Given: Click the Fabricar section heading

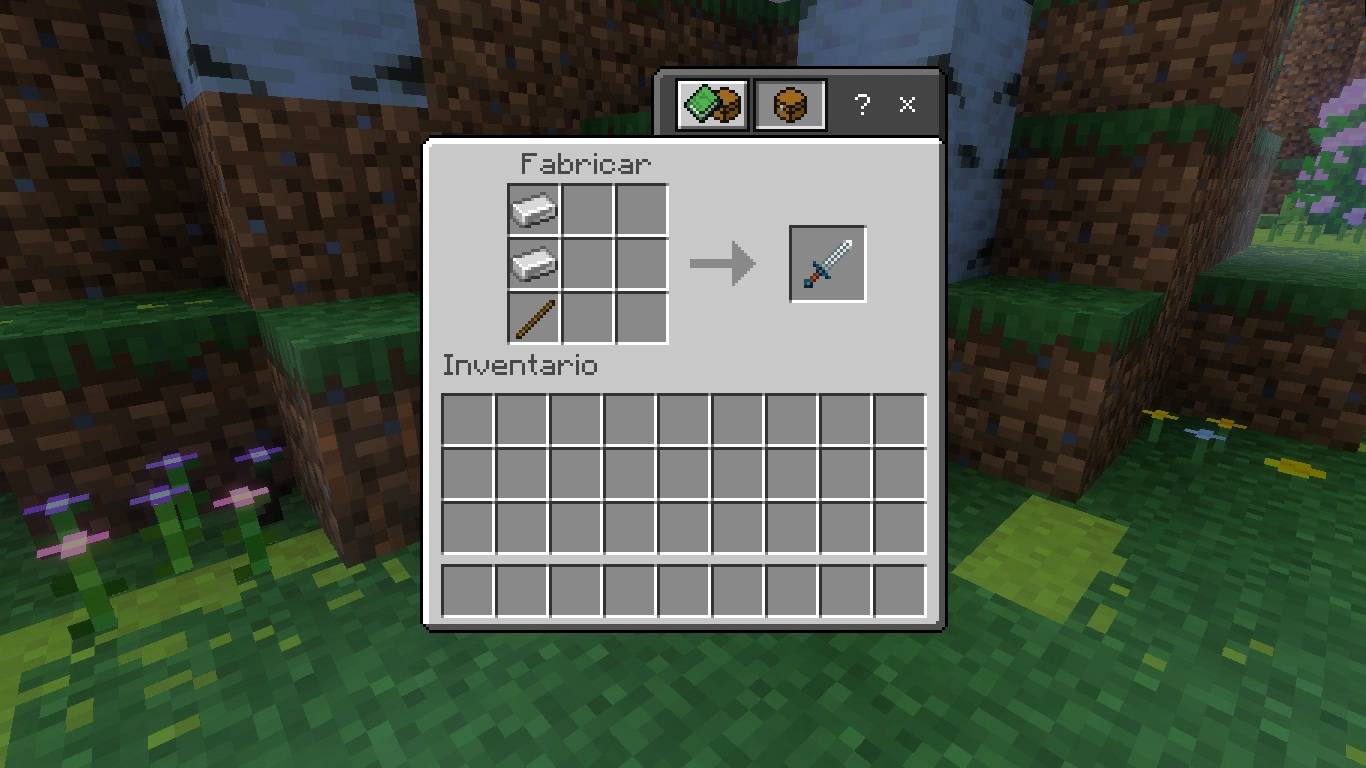Looking at the screenshot, I should [x=586, y=163].
